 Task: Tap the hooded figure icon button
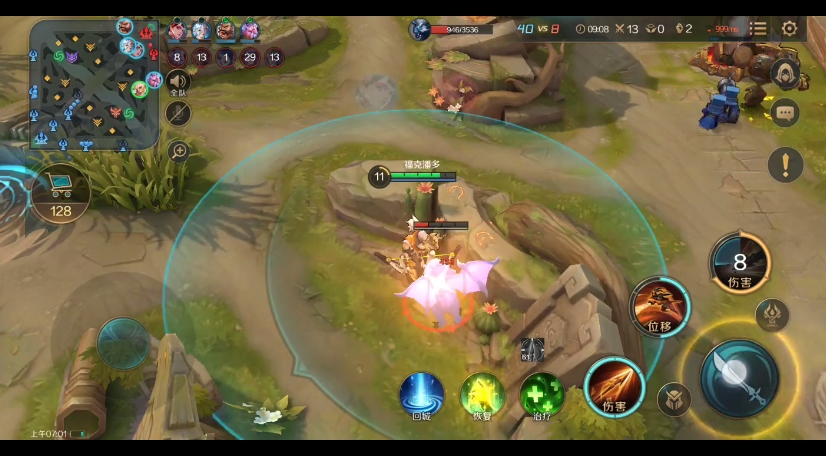785,73
